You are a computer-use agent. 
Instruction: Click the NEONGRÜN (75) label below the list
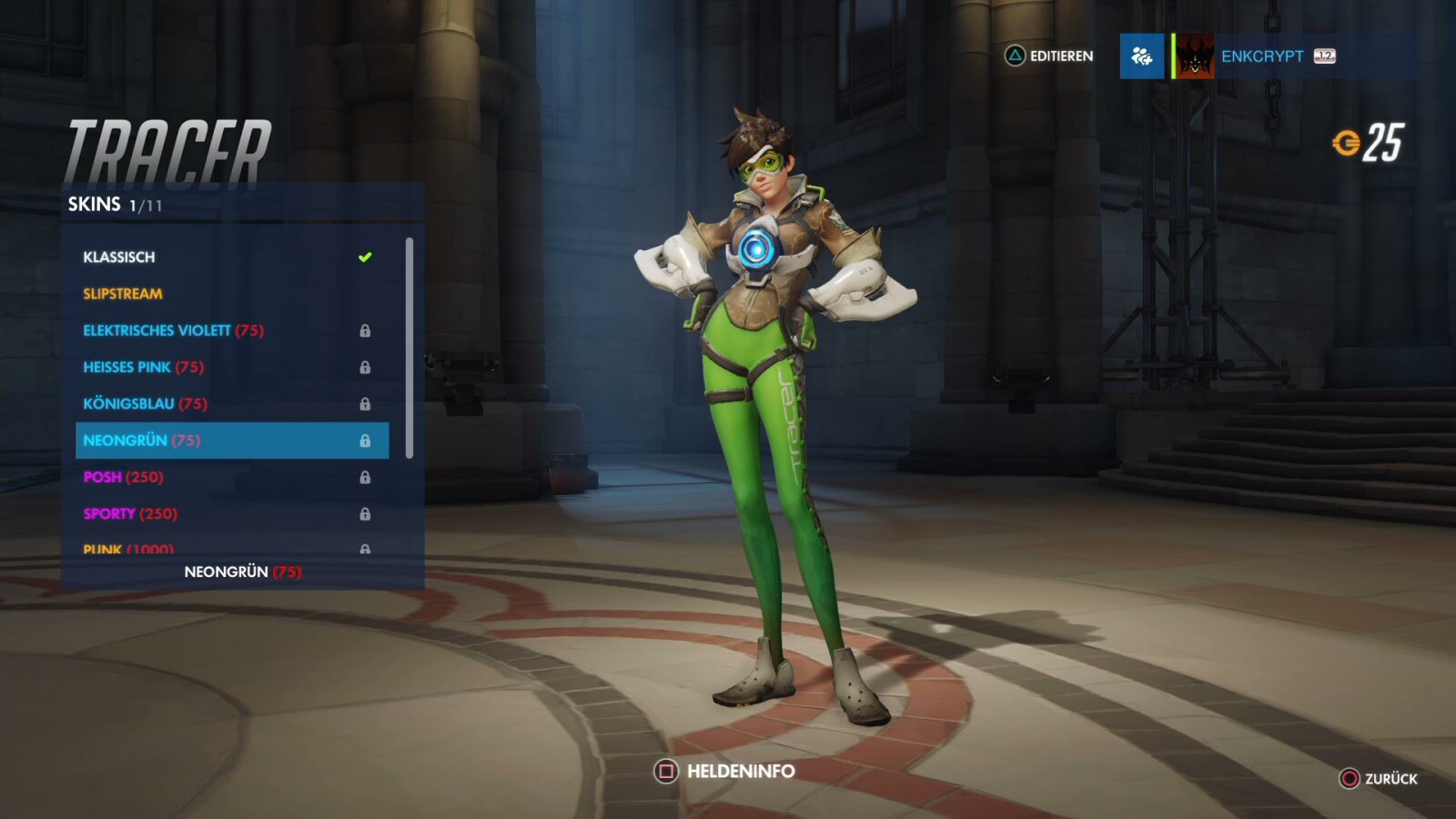[x=242, y=571]
